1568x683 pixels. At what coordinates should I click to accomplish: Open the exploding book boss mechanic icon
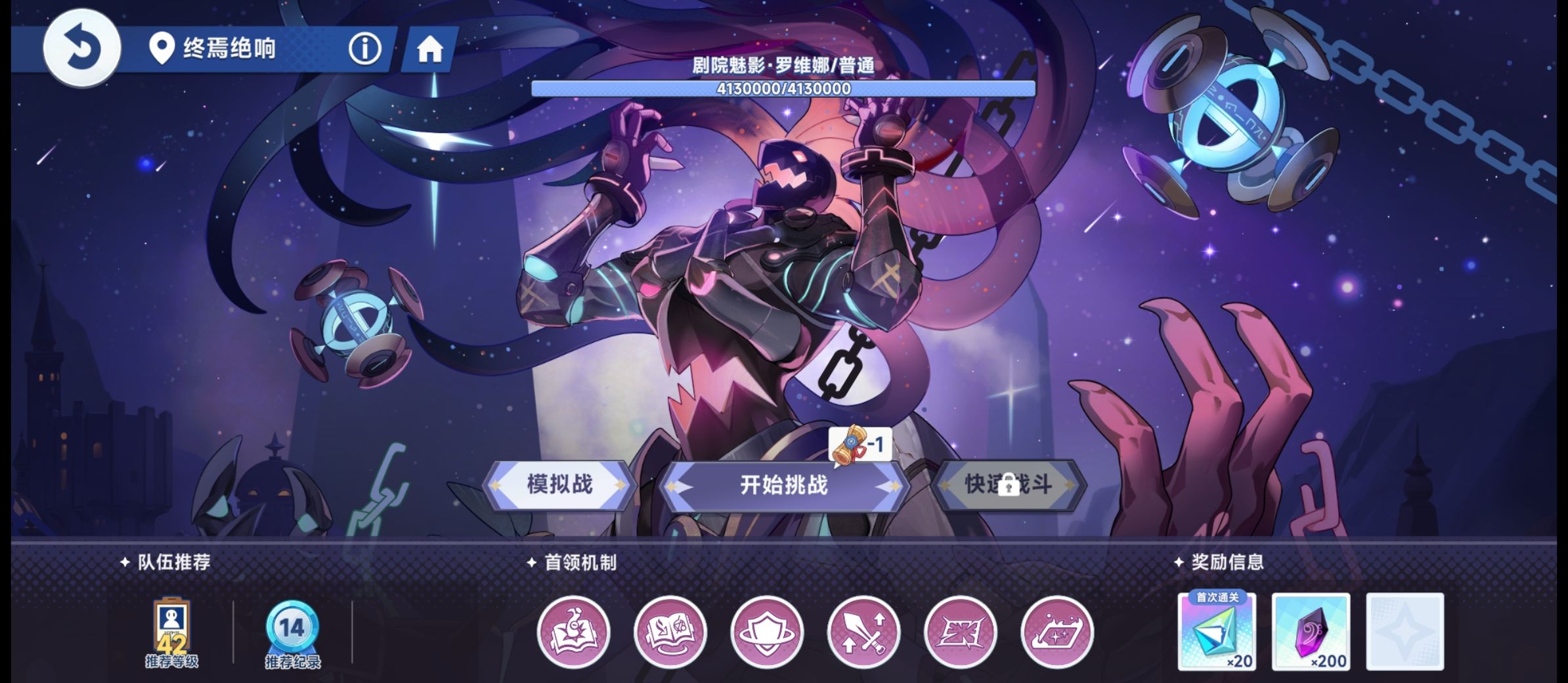pos(575,631)
